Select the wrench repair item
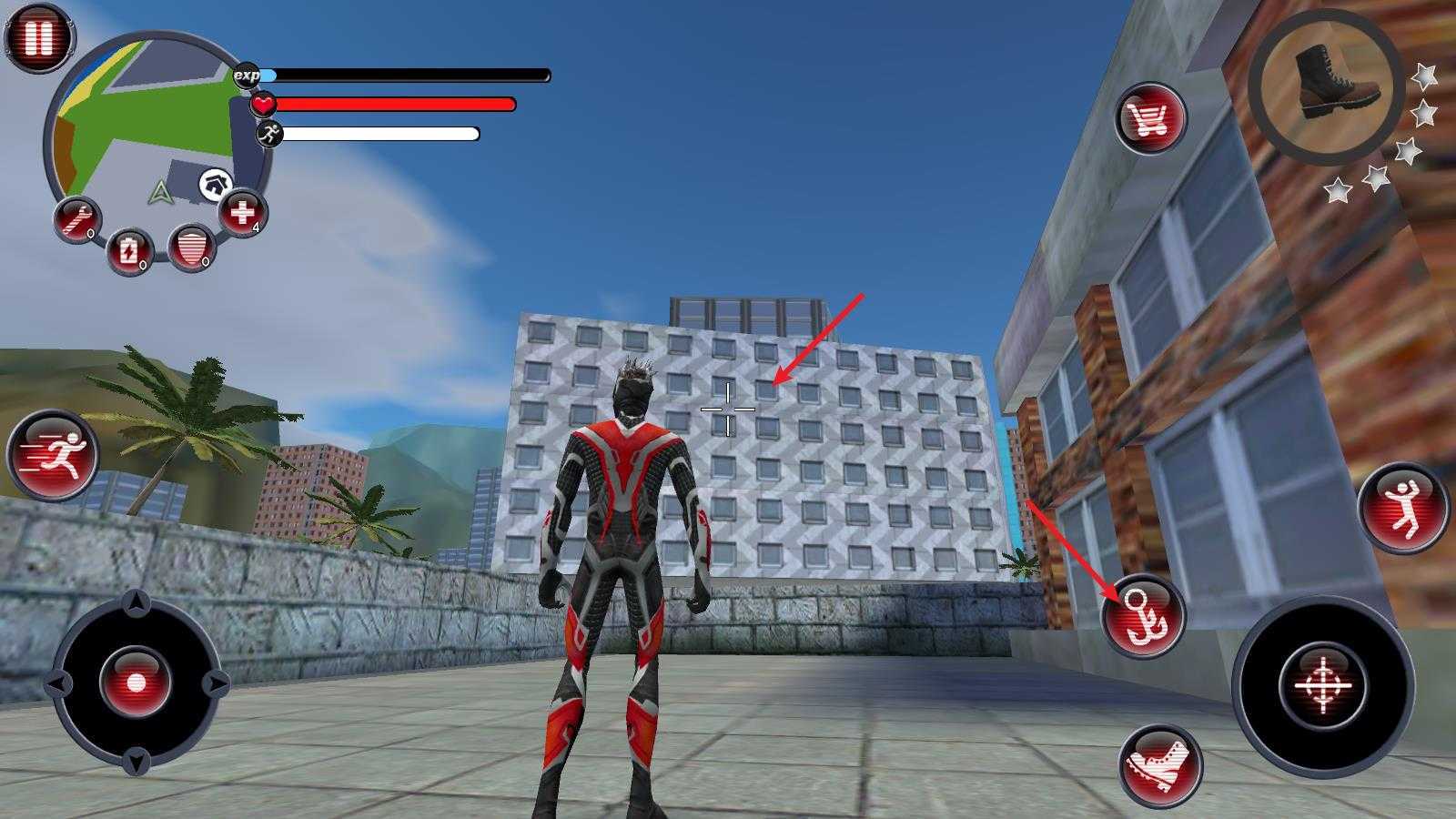 click(x=77, y=220)
